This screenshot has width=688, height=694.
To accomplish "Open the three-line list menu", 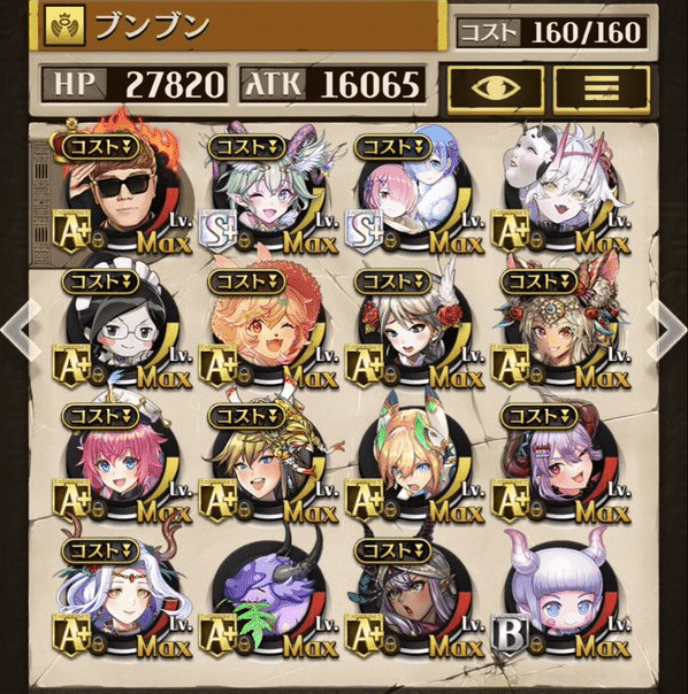I will [x=600, y=88].
